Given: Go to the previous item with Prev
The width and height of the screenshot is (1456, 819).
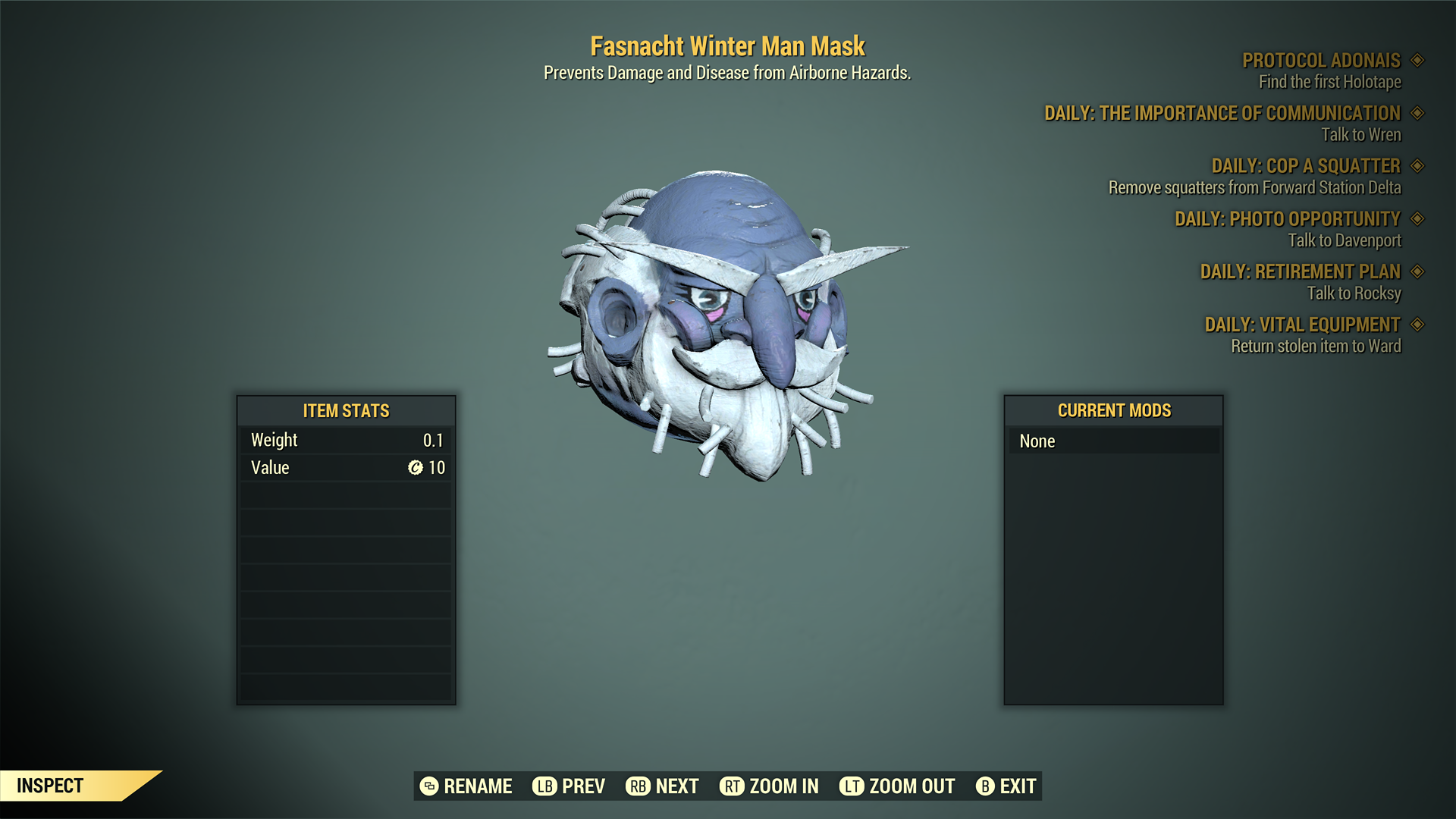Looking at the screenshot, I should 569,786.
